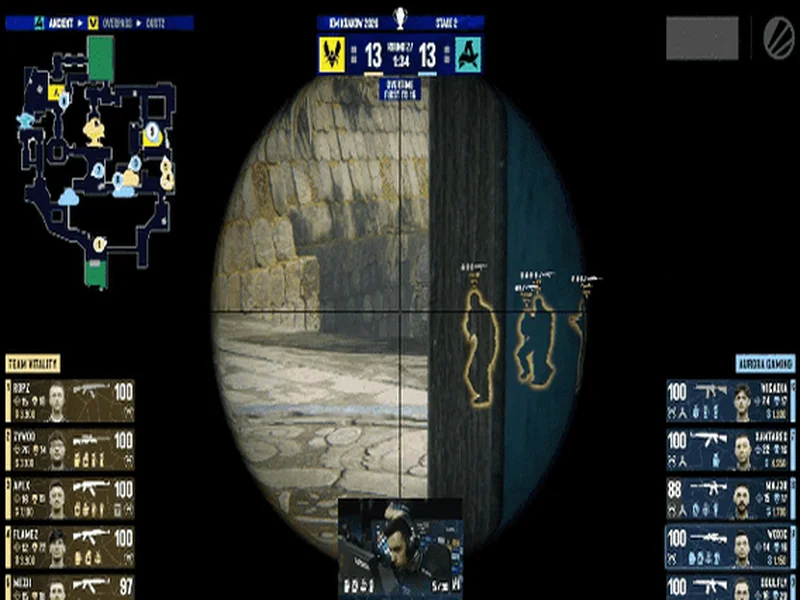
Task: Select apEX's player row
Action: pyautogui.click(x=70, y=499)
